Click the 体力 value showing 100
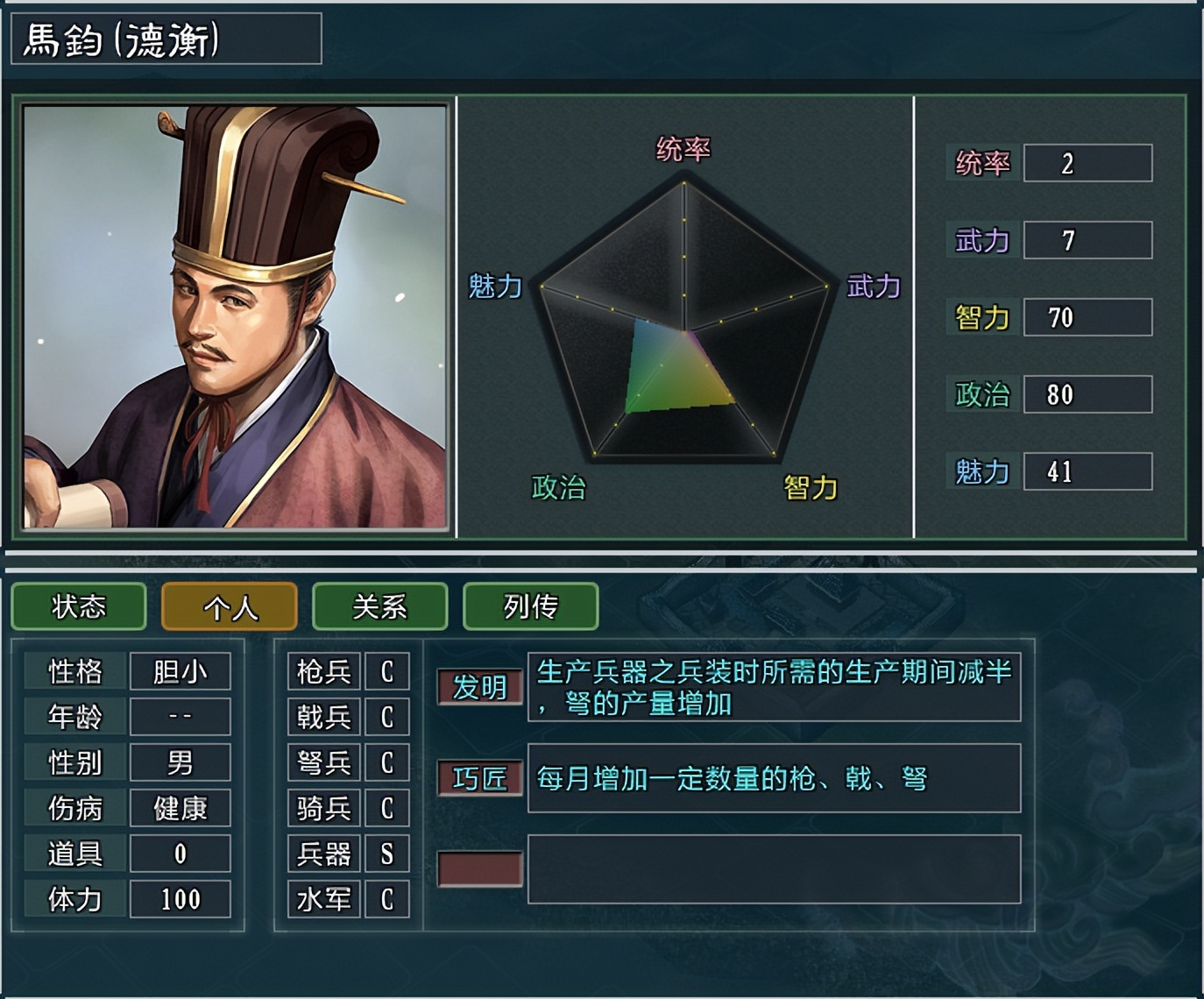1204x999 pixels. tap(180, 899)
